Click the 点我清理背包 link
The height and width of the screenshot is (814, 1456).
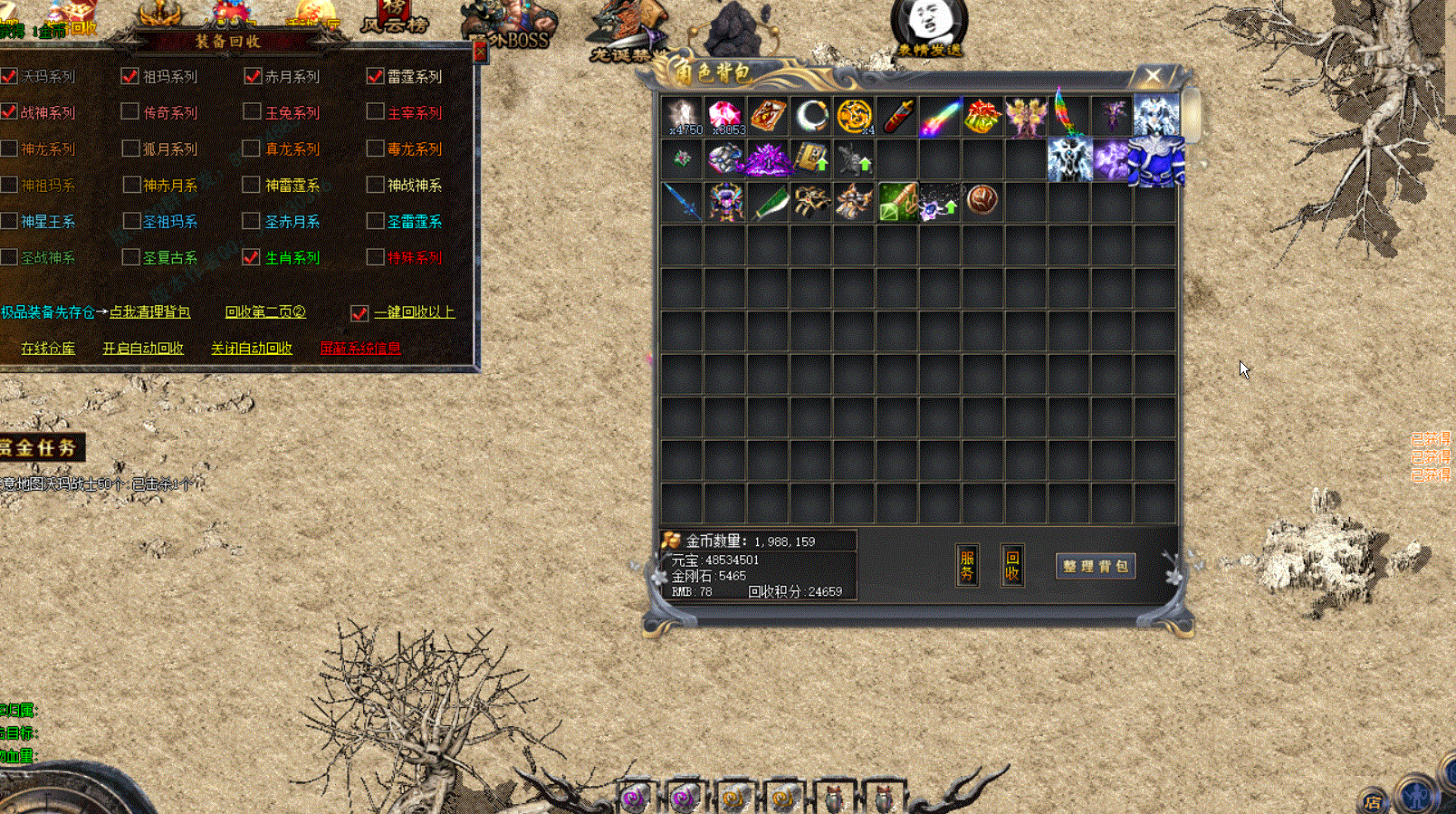tap(149, 312)
